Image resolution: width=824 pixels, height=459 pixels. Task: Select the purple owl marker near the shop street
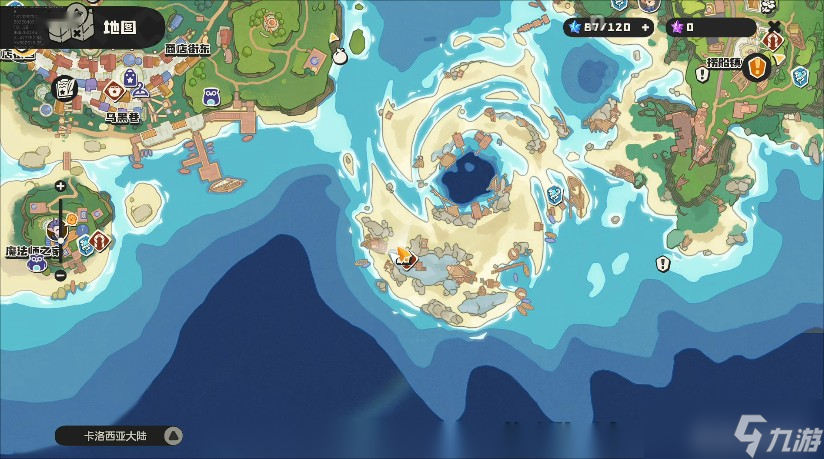(x=211, y=97)
